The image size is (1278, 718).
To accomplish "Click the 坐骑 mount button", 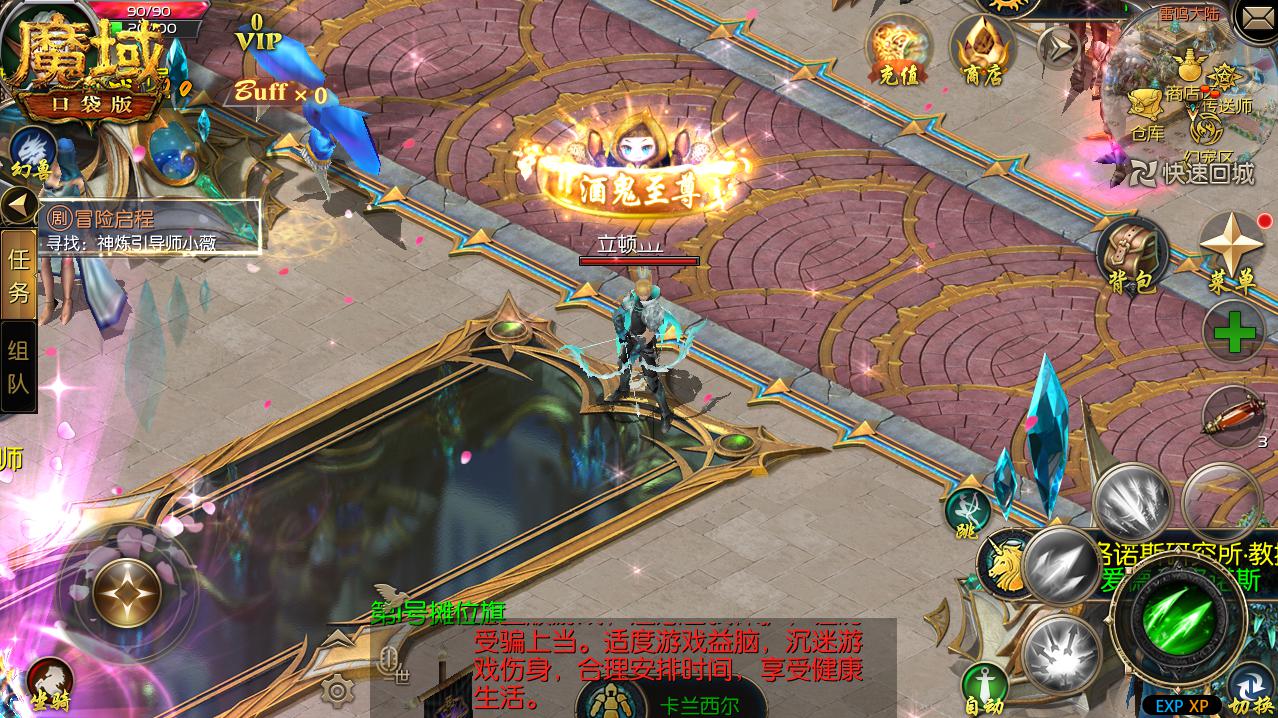I will 50,682.
